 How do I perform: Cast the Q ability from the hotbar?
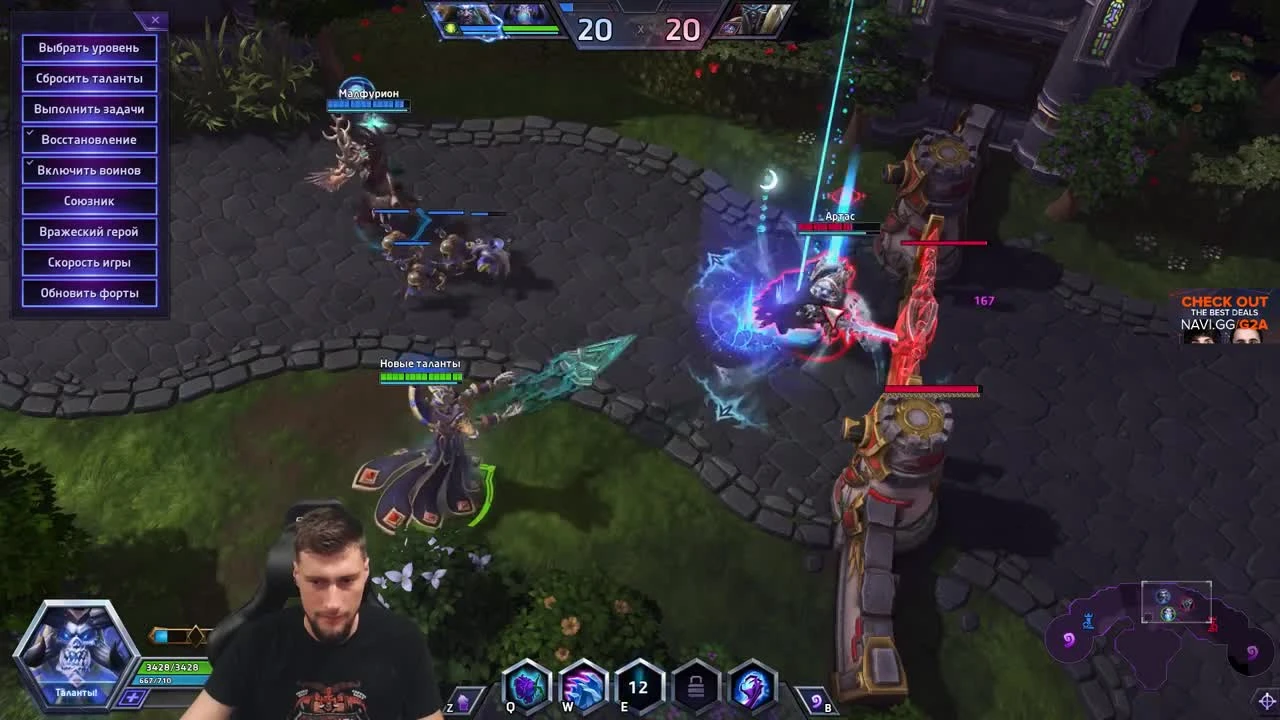[x=527, y=688]
